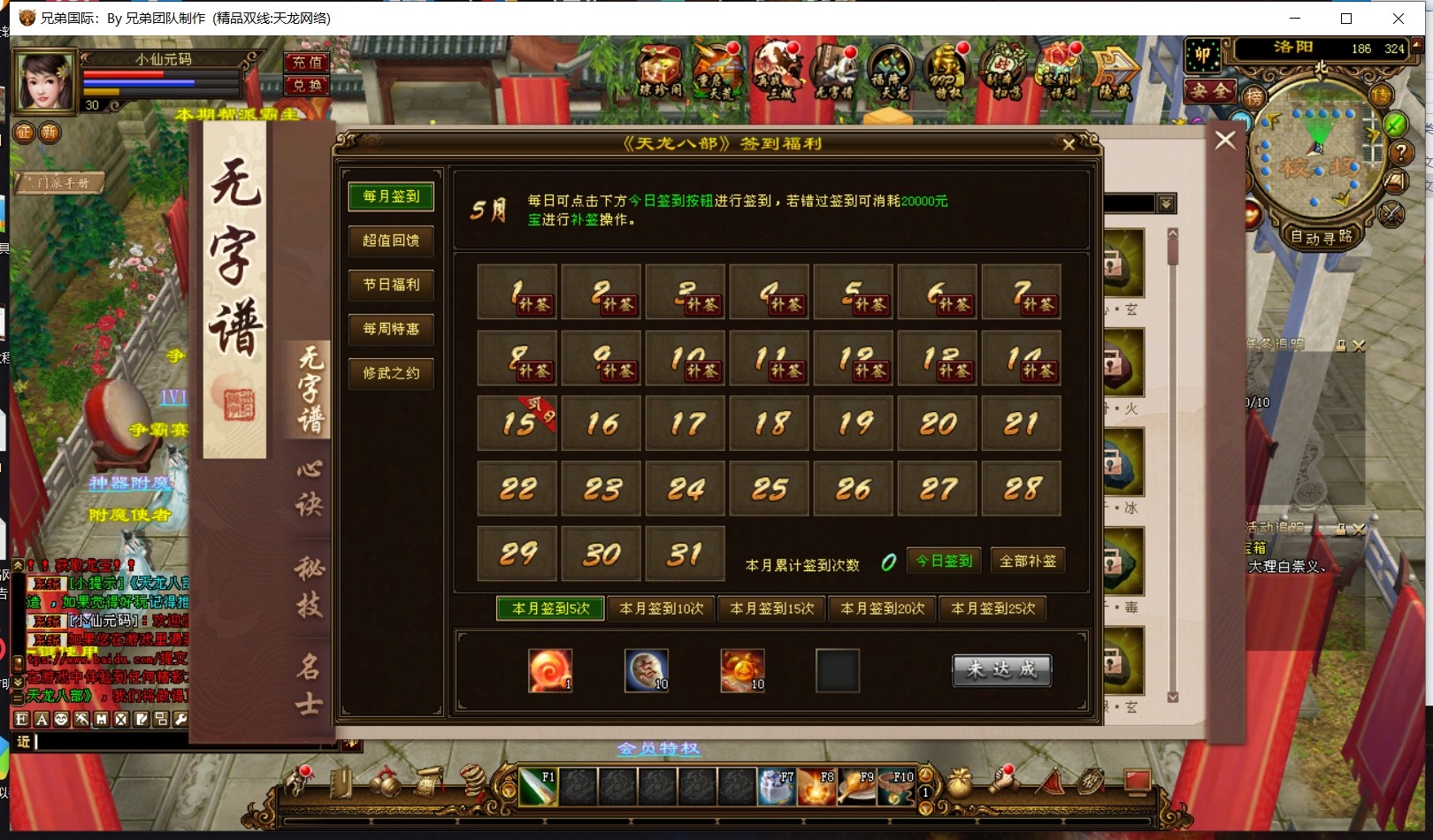
Task: Open the 修武之约 tab
Action: click(x=391, y=373)
